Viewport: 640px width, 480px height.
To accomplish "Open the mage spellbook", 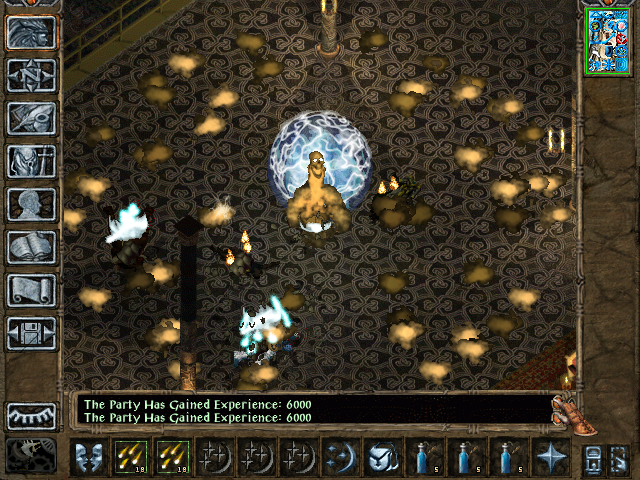I will click(31, 247).
